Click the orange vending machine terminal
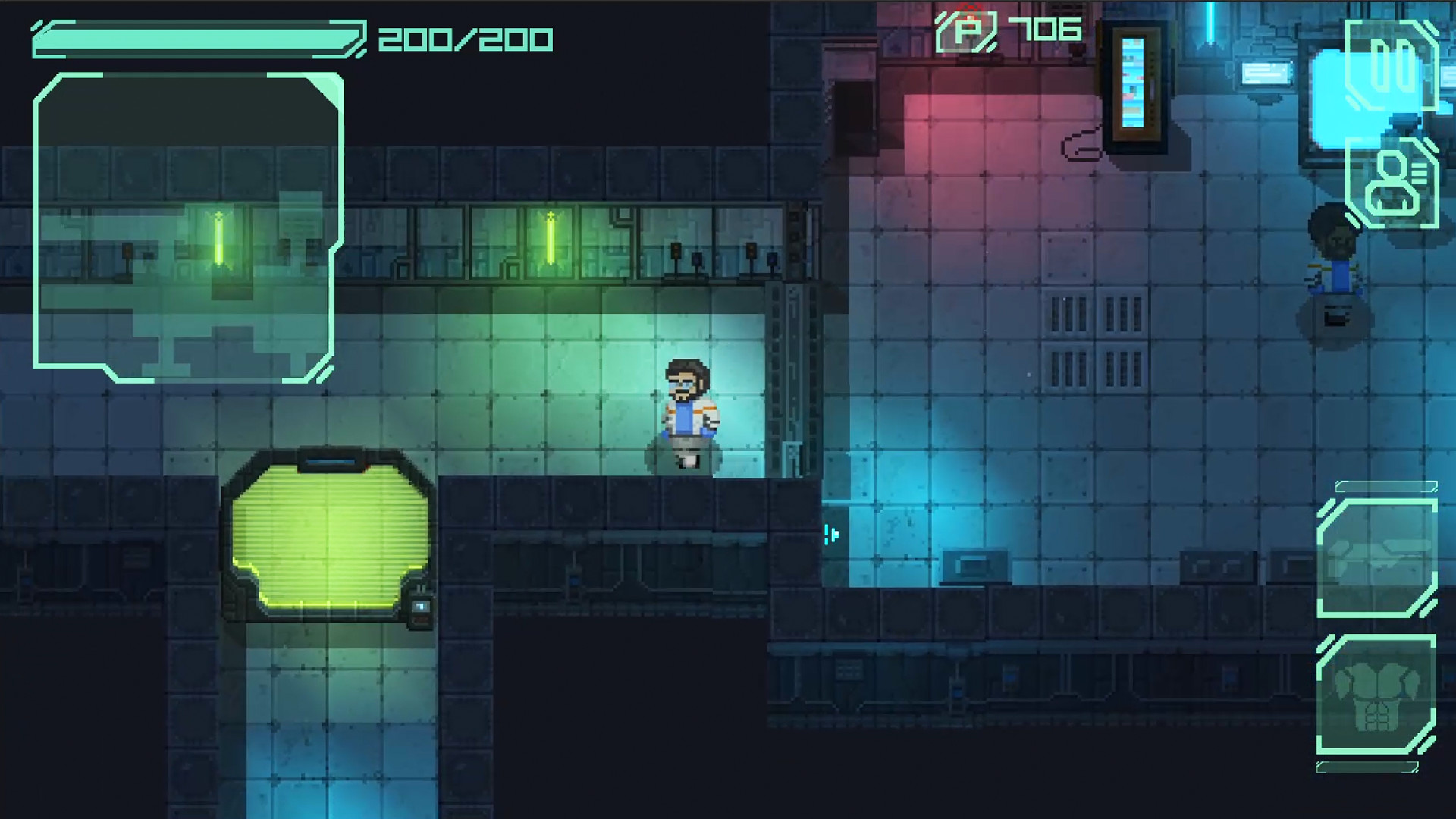 (x=1135, y=80)
